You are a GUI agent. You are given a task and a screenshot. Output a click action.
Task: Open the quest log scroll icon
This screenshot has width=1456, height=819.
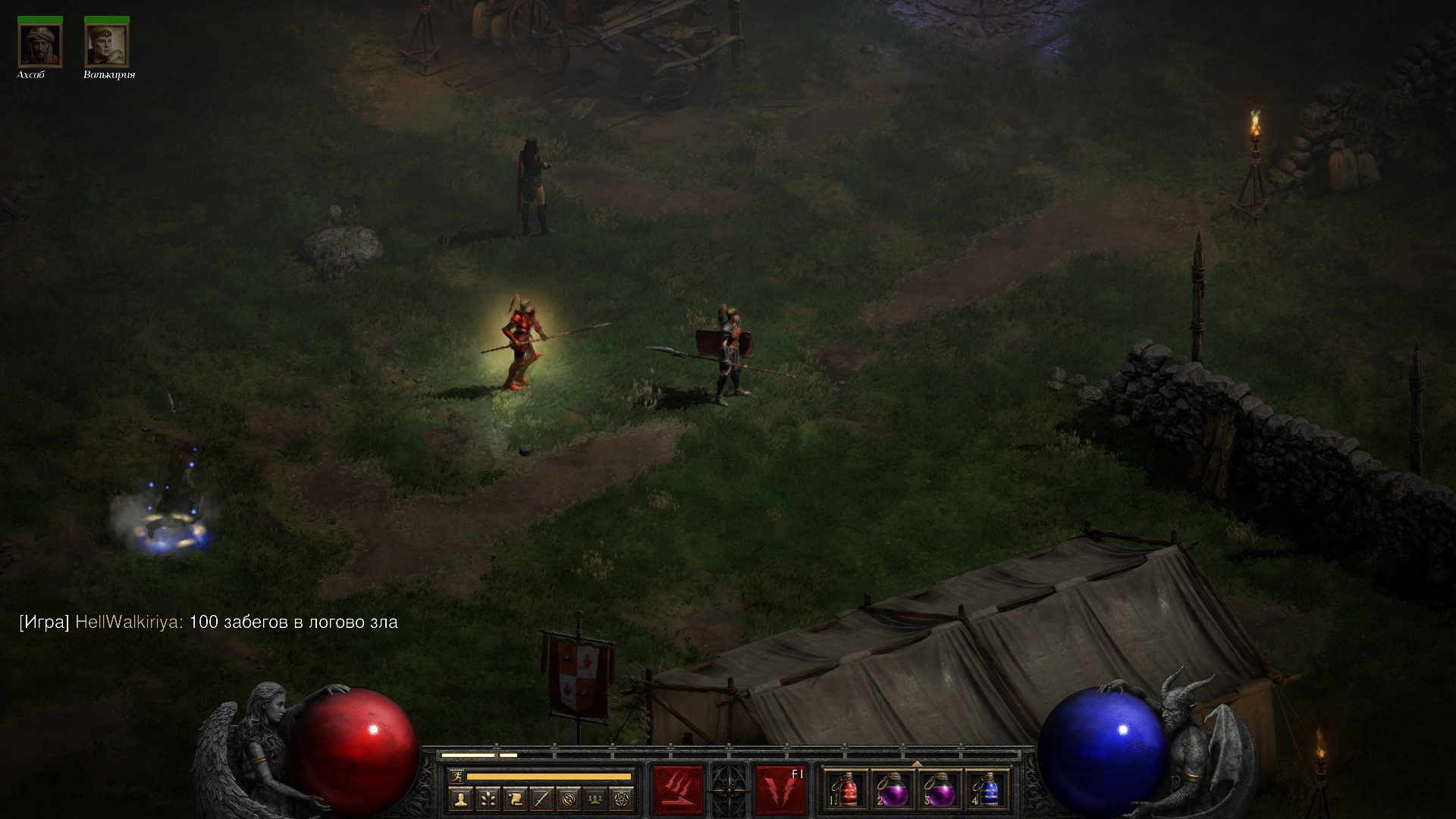coord(515,798)
